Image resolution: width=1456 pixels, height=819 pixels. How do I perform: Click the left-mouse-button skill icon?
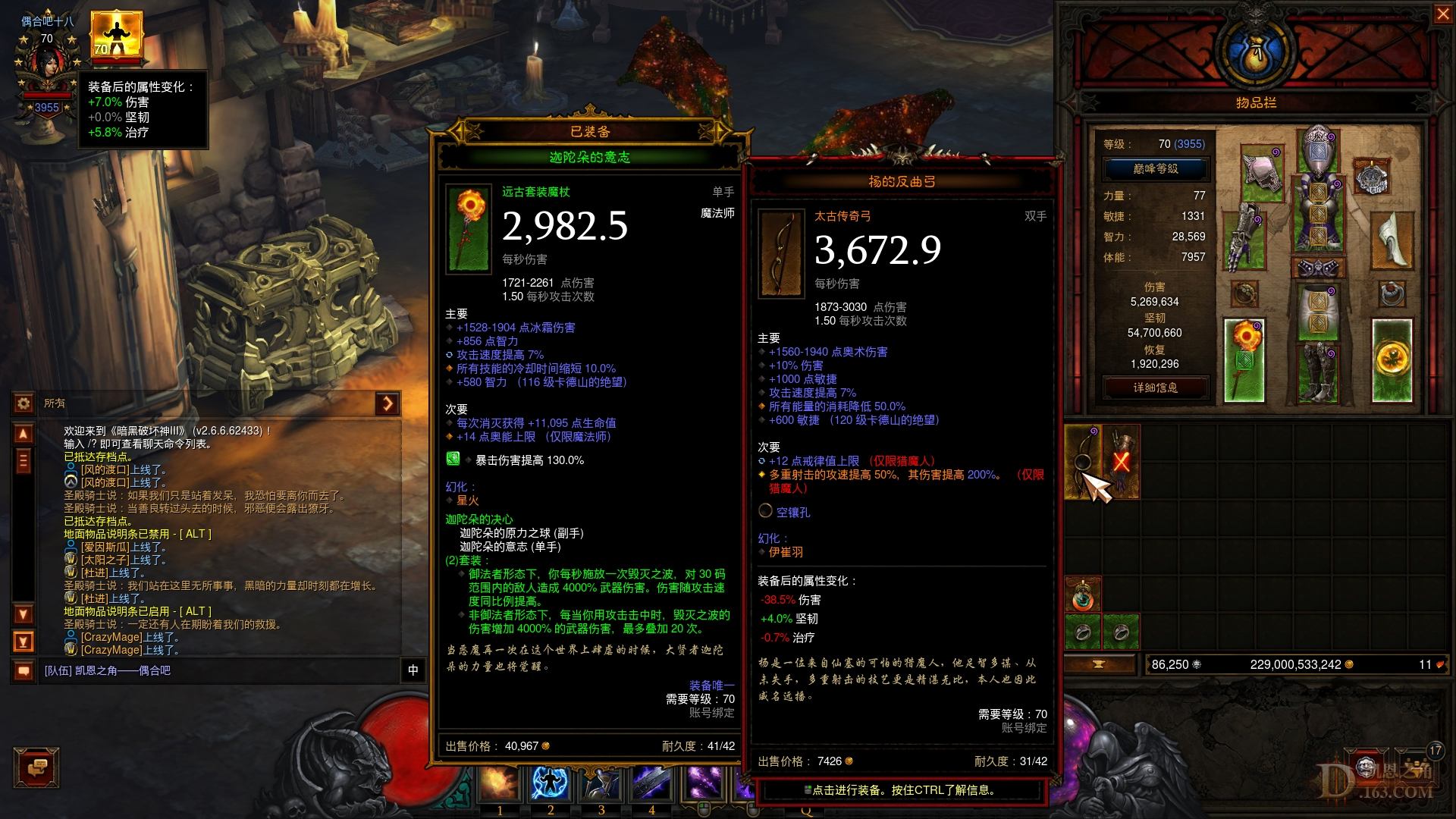702,783
